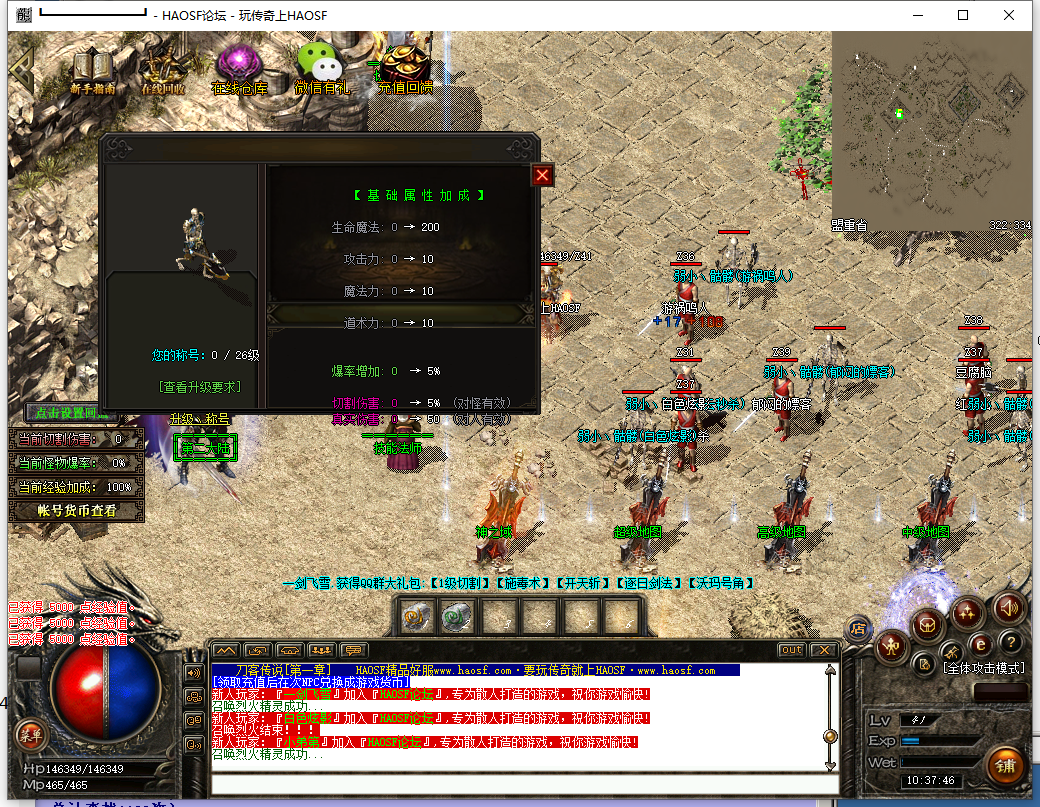Open the round 菜单 menu button
This screenshot has height=807, width=1040.
point(30,735)
